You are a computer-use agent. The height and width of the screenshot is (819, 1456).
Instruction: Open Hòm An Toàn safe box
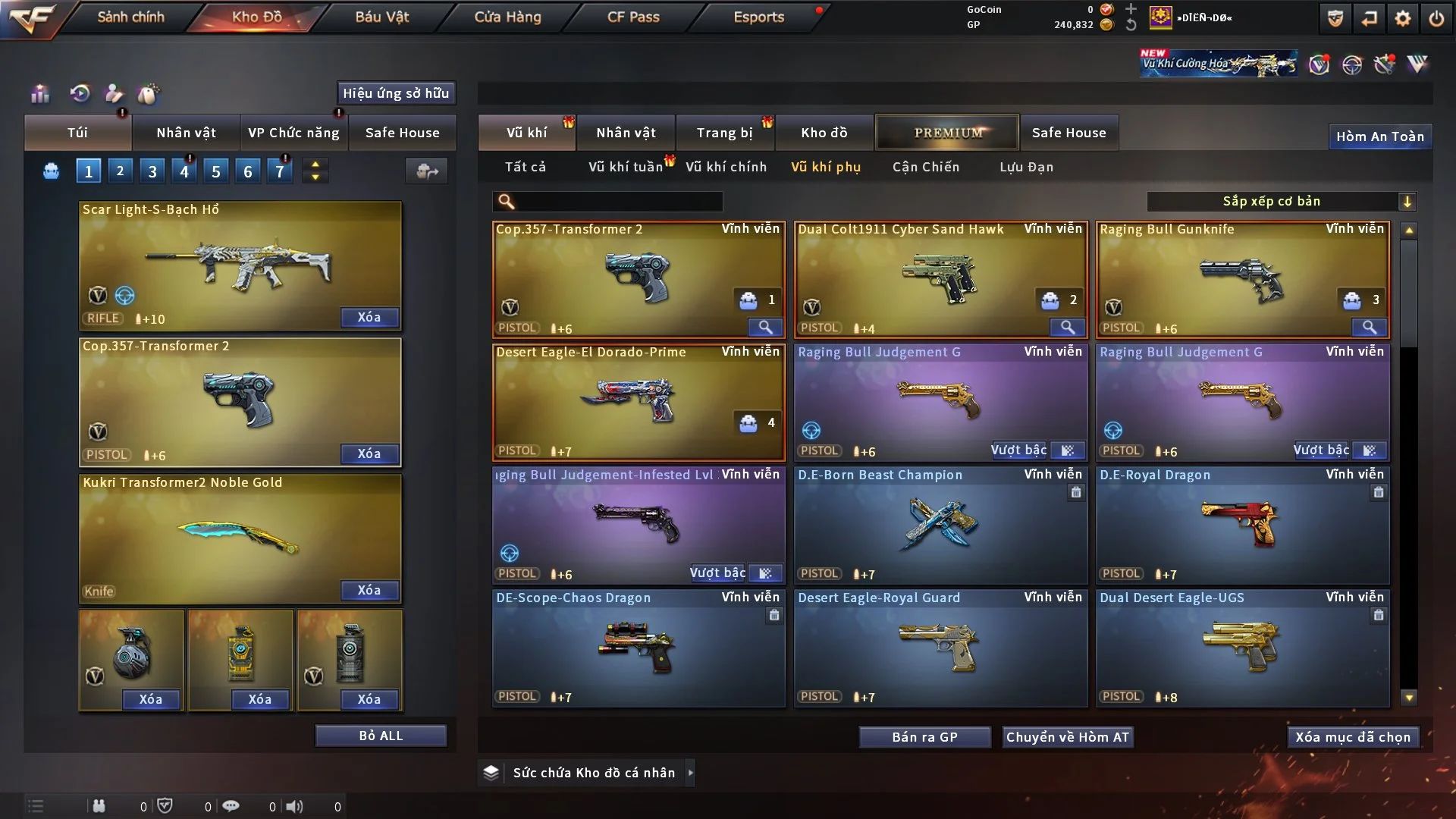pyautogui.click(x=1379, y=136)
